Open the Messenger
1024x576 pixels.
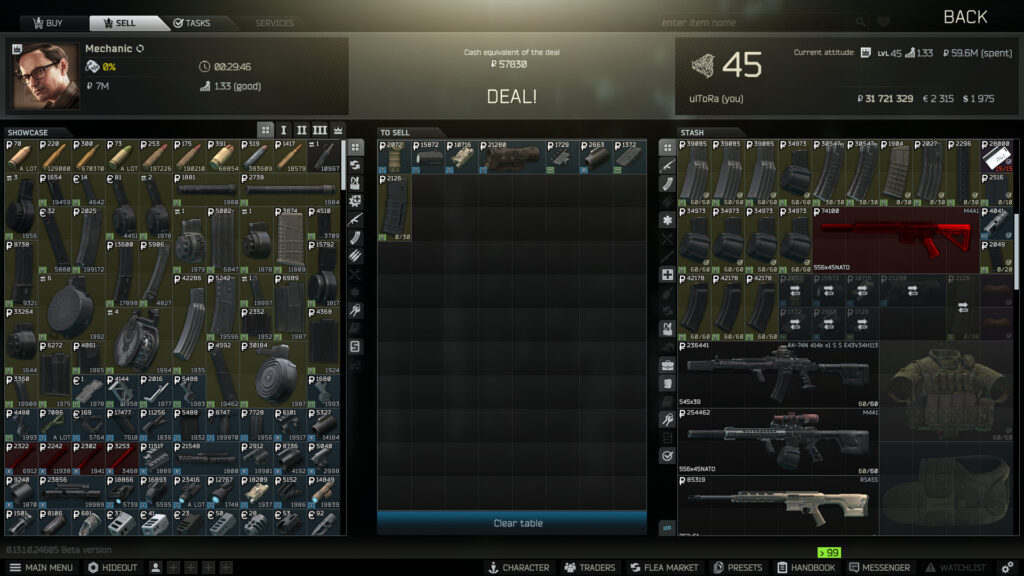click(x=879, y=567)
